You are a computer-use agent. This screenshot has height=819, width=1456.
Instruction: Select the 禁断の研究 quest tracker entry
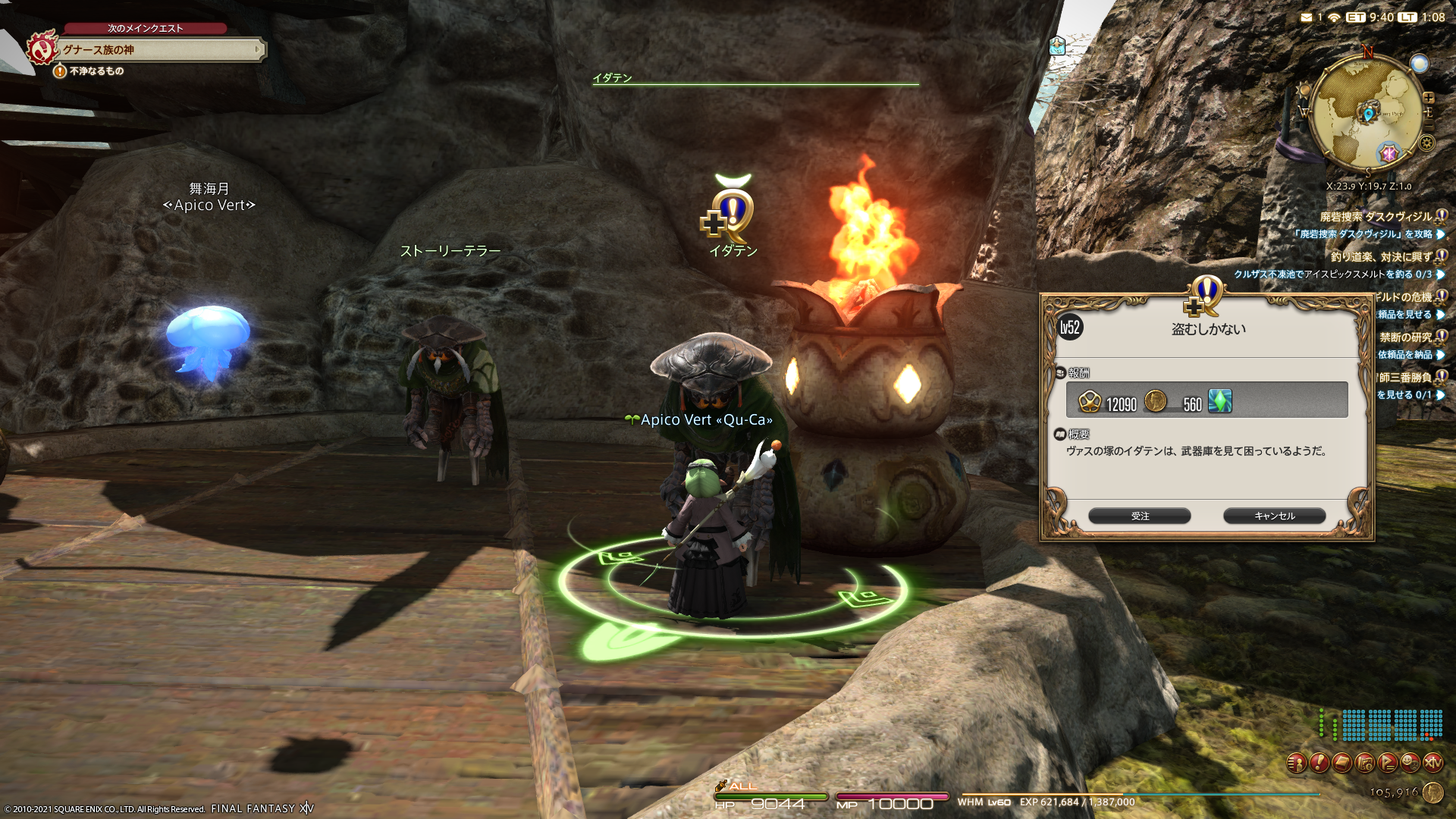(x=1405, y=337)
